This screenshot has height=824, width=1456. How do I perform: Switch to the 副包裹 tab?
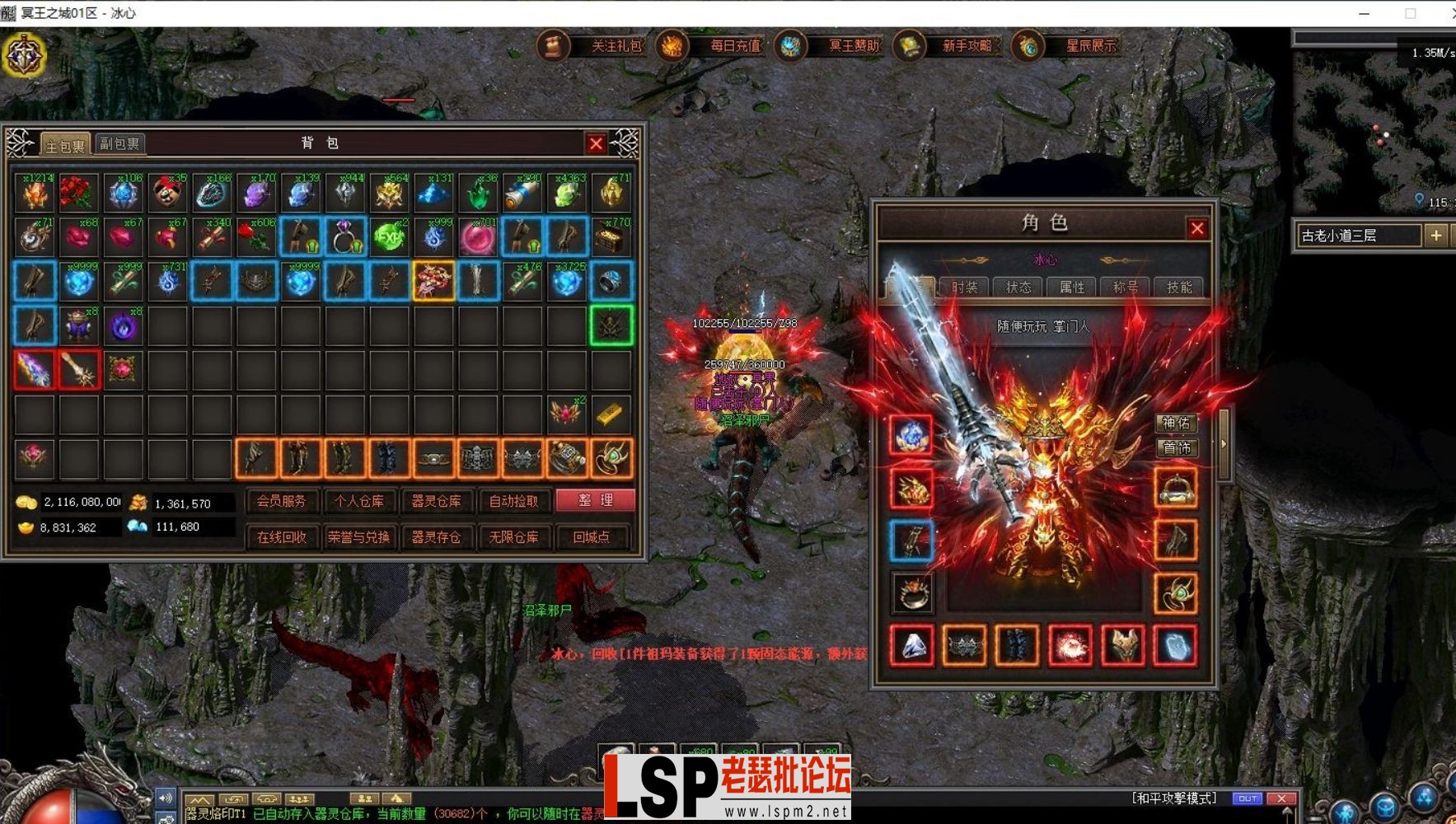click(x=120, y=143)
